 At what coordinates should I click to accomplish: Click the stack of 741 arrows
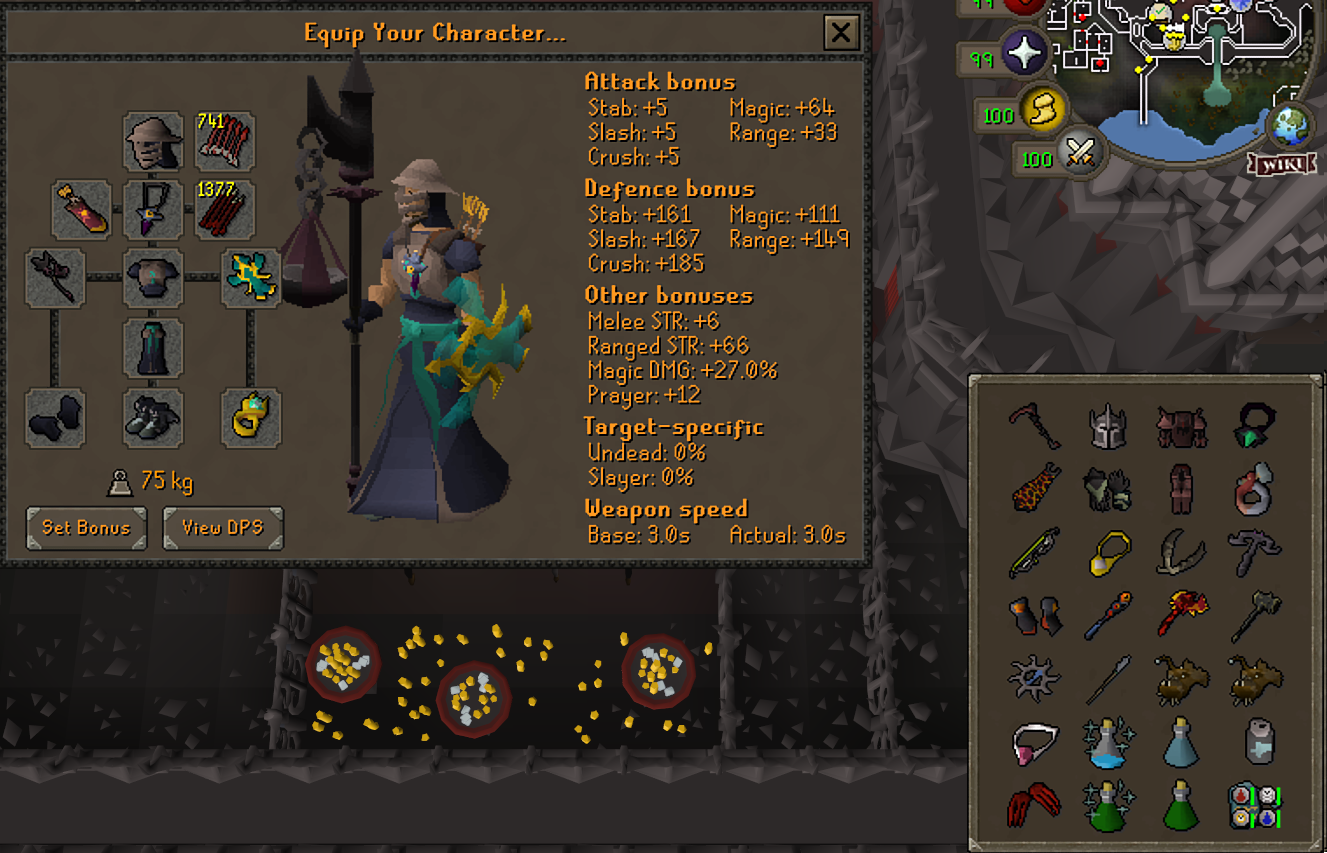tap(223, 140)
